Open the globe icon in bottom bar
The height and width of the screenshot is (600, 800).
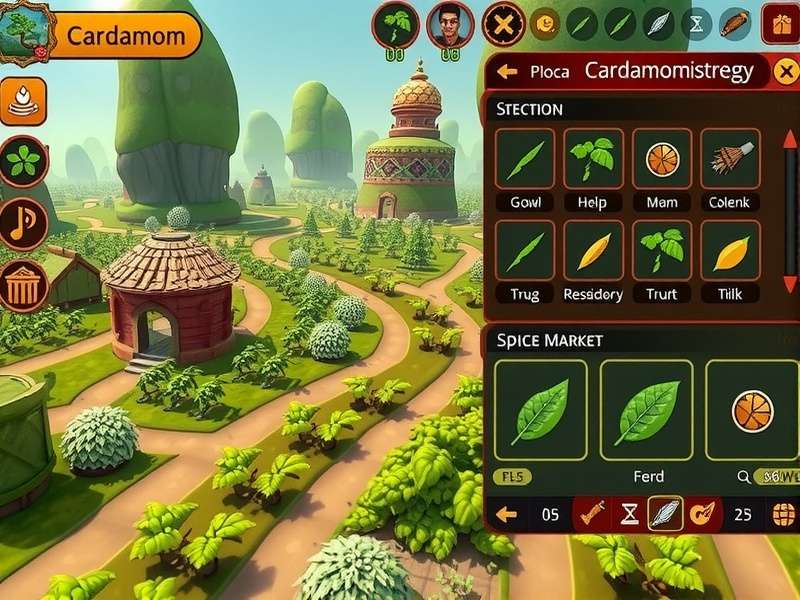click(x=784, y=515)
